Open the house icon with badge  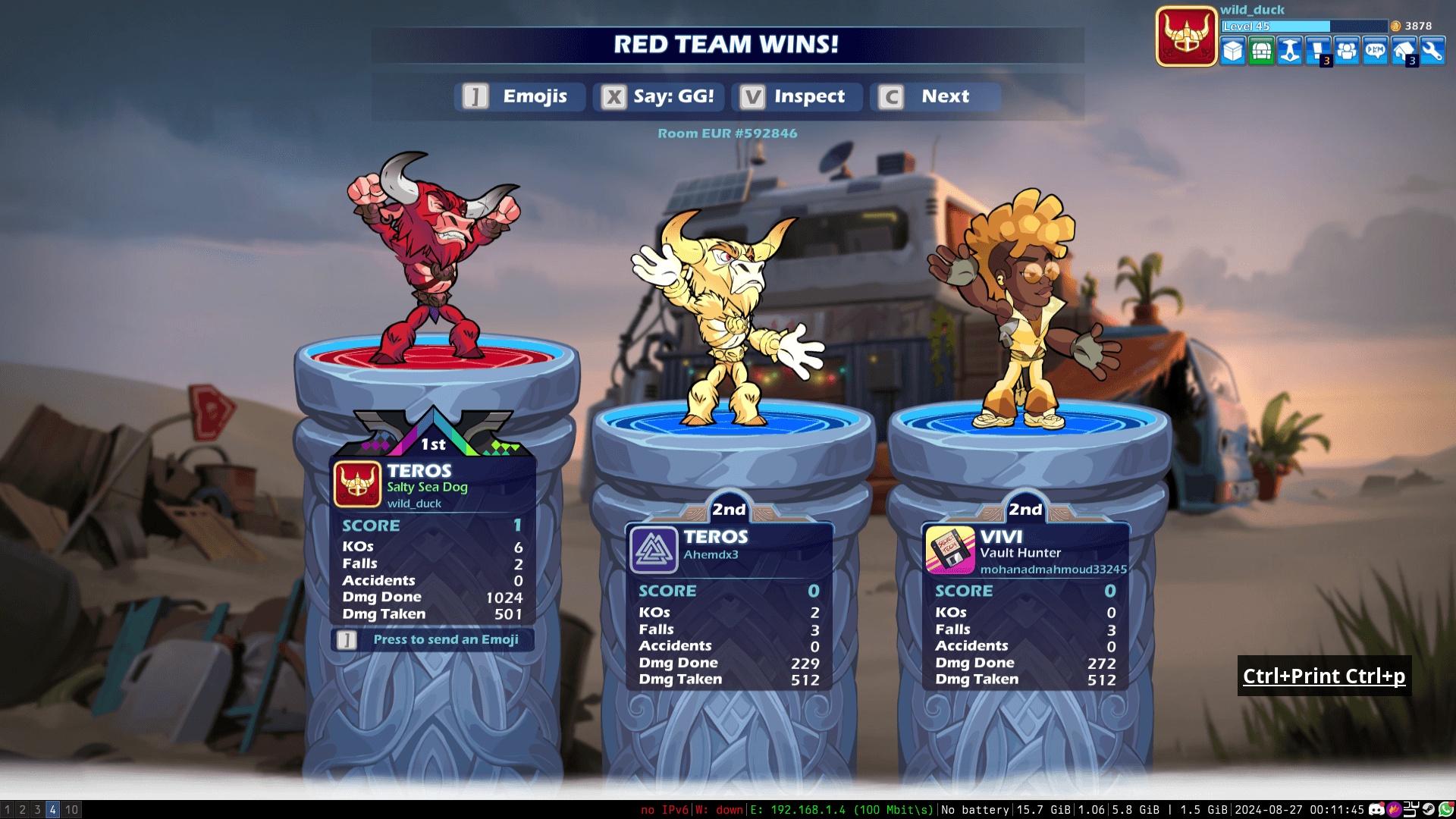[x=1404, y=52]
